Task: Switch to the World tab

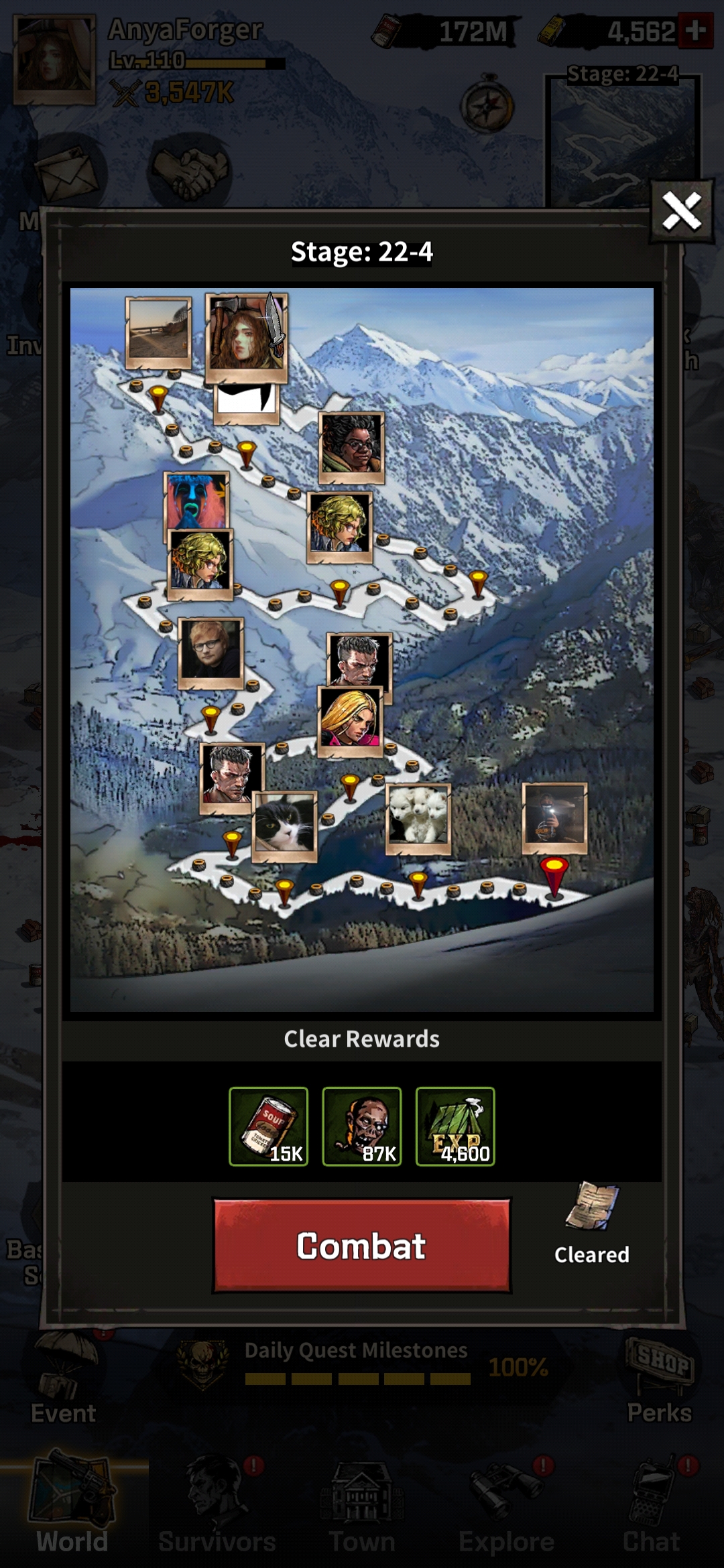Action: 72,1508
